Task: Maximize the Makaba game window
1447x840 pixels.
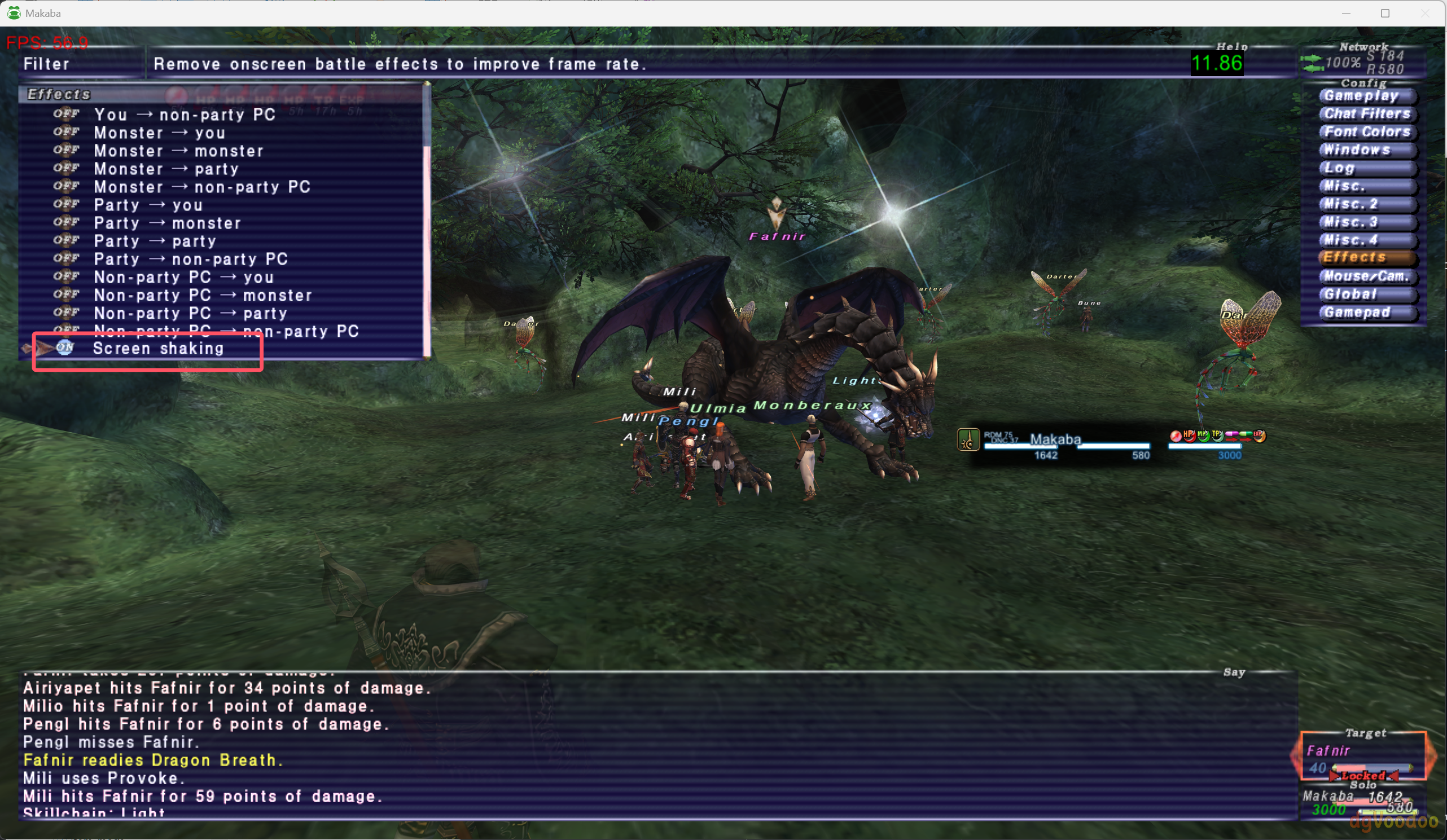Action: tap(1385, 13)
